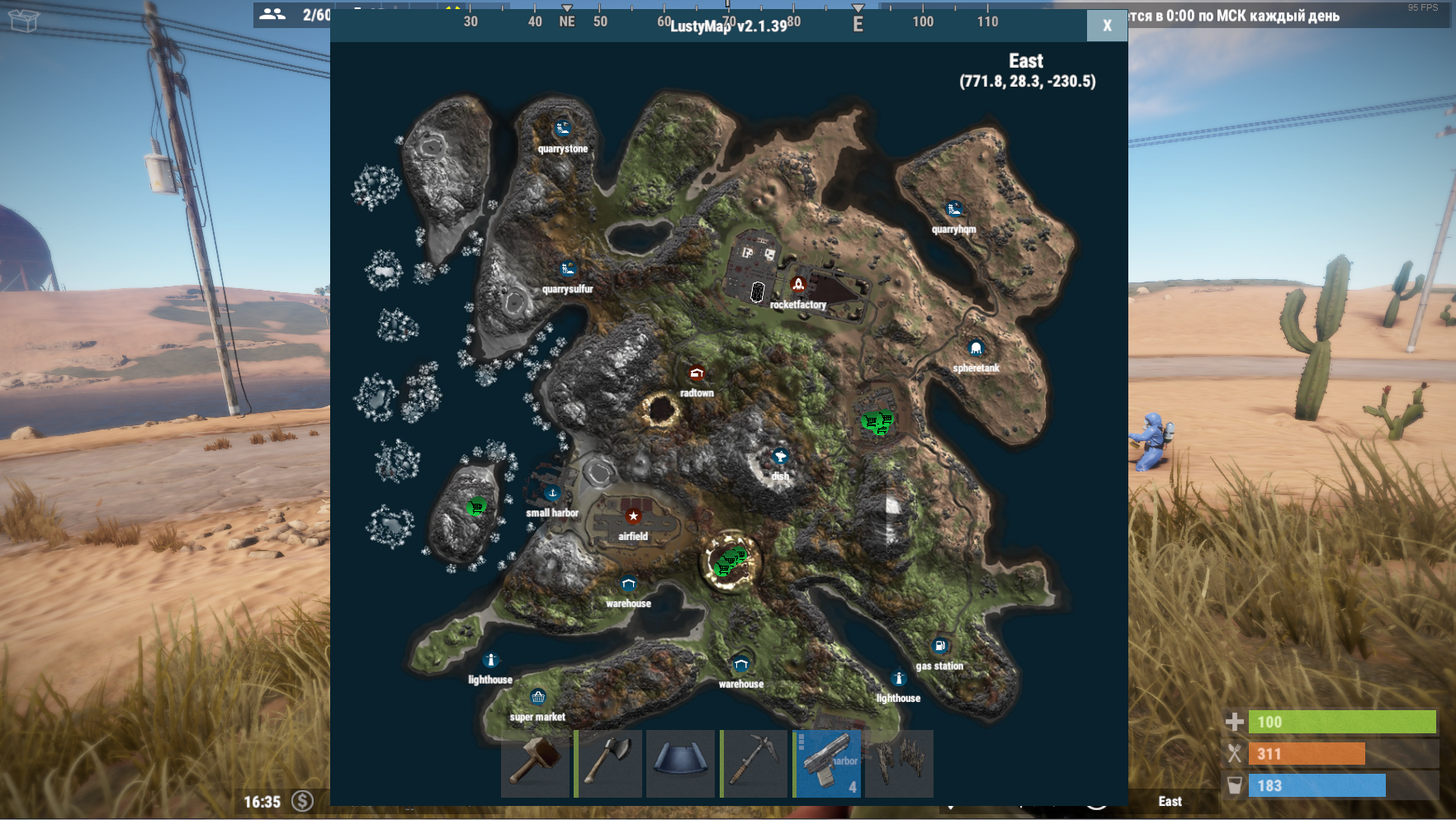This screenshot has width=1456, height=820.
Task: Click the dish monument marker
Action: click(x=780, y=457)
